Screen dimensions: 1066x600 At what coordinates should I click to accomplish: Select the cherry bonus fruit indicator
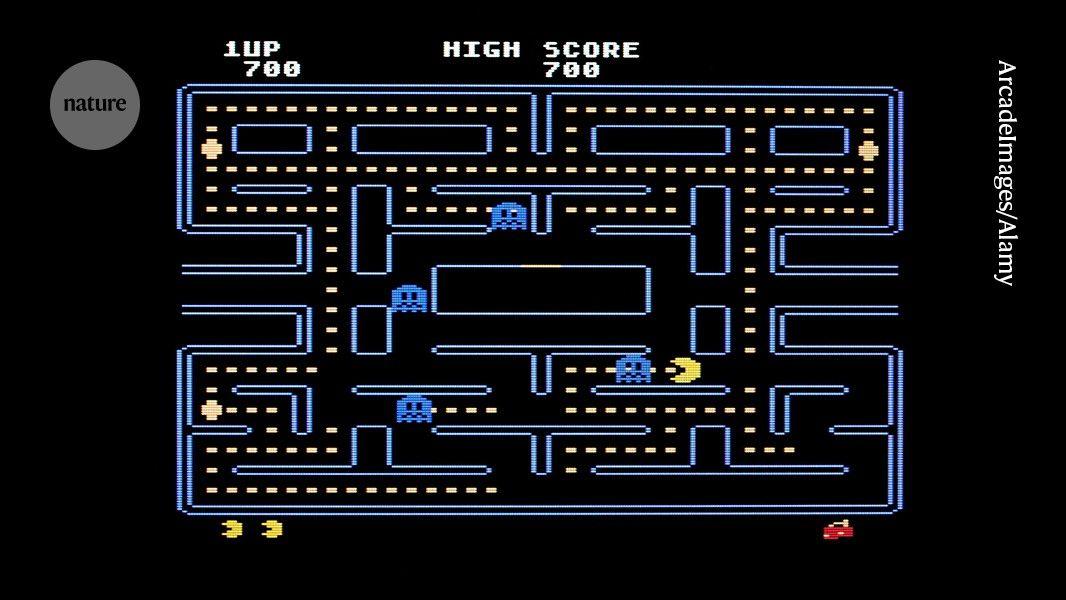838,530
